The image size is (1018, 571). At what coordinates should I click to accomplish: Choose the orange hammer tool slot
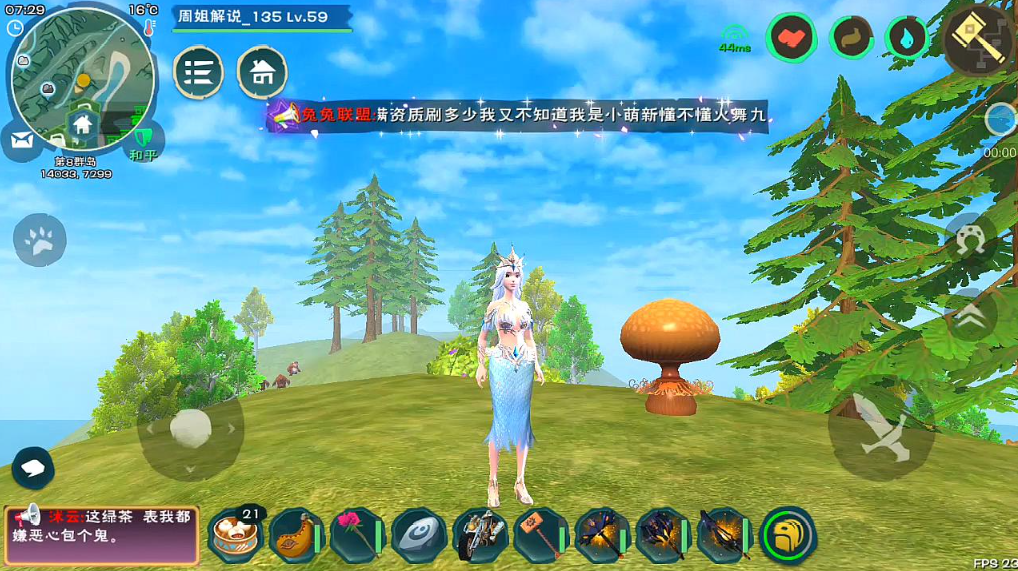[540, 536]
